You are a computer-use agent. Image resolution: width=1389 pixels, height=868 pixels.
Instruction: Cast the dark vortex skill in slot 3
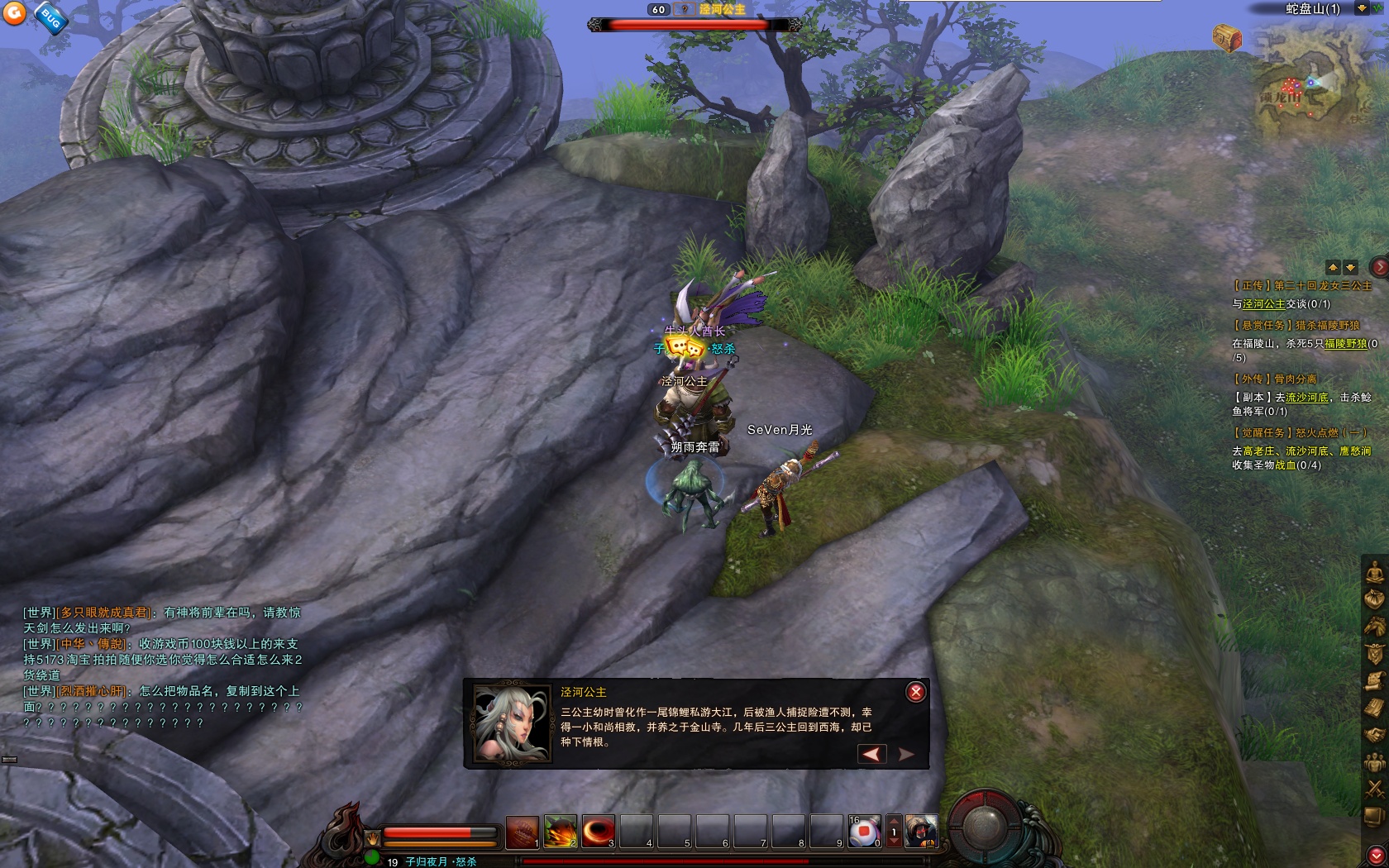click(598, 832)
